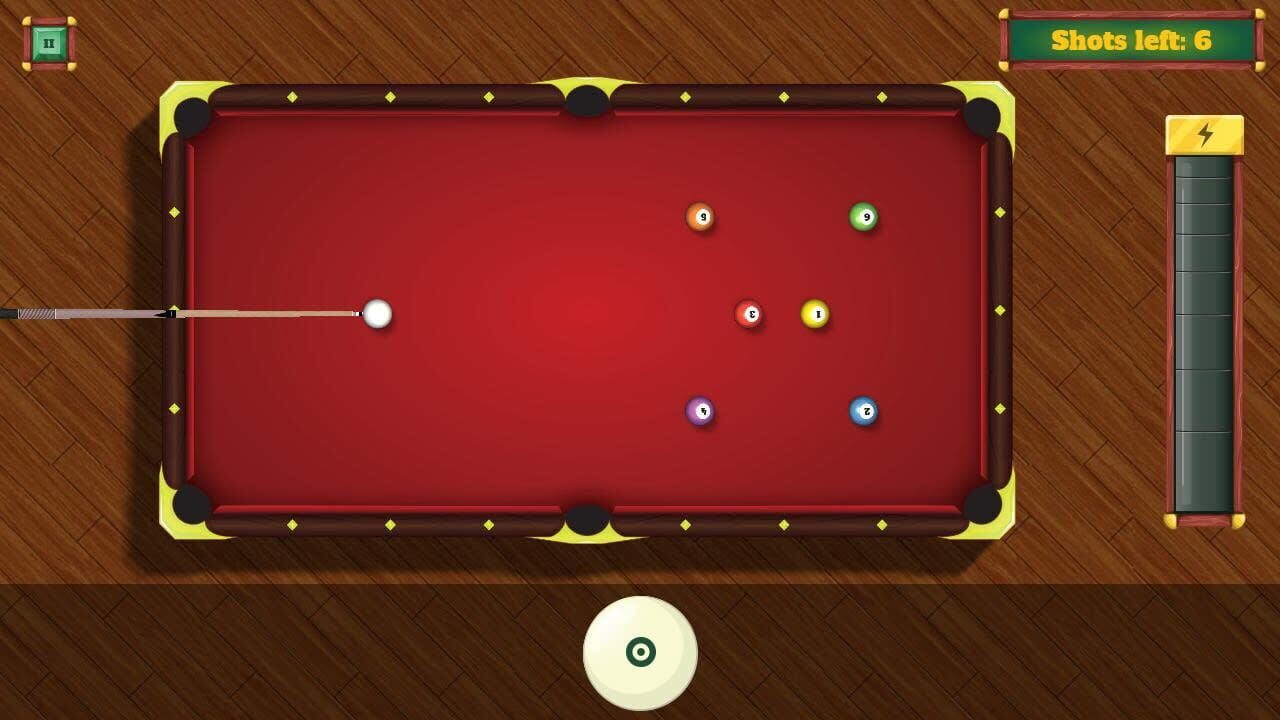Click the center dot of the spin indicator
The image size is (1280, 720).
(x=643, y=652)
